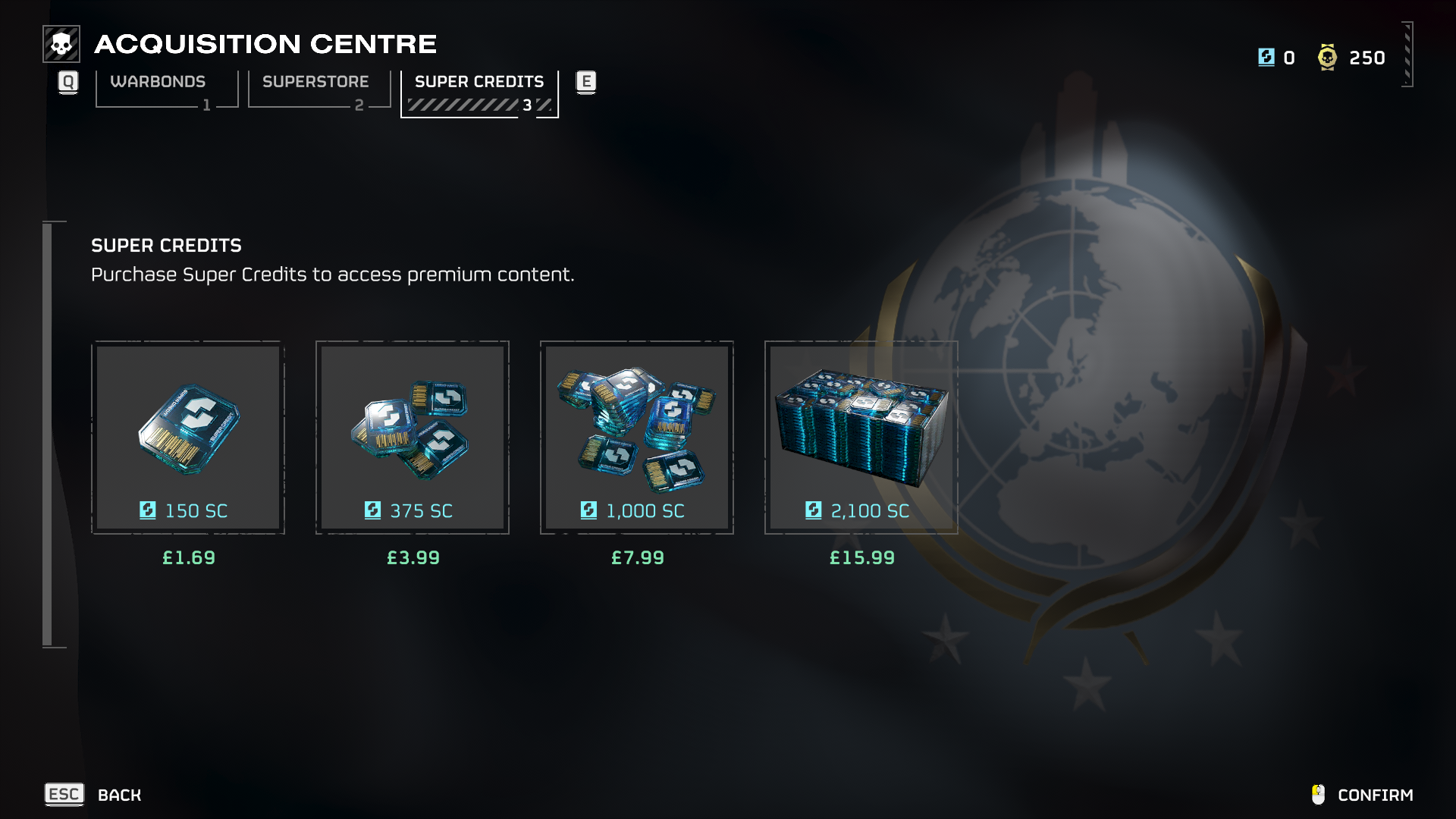Viewport: 1456px width, 819px height.
Task: Buy the 2,100 SC crate
Action: [861, 438]
